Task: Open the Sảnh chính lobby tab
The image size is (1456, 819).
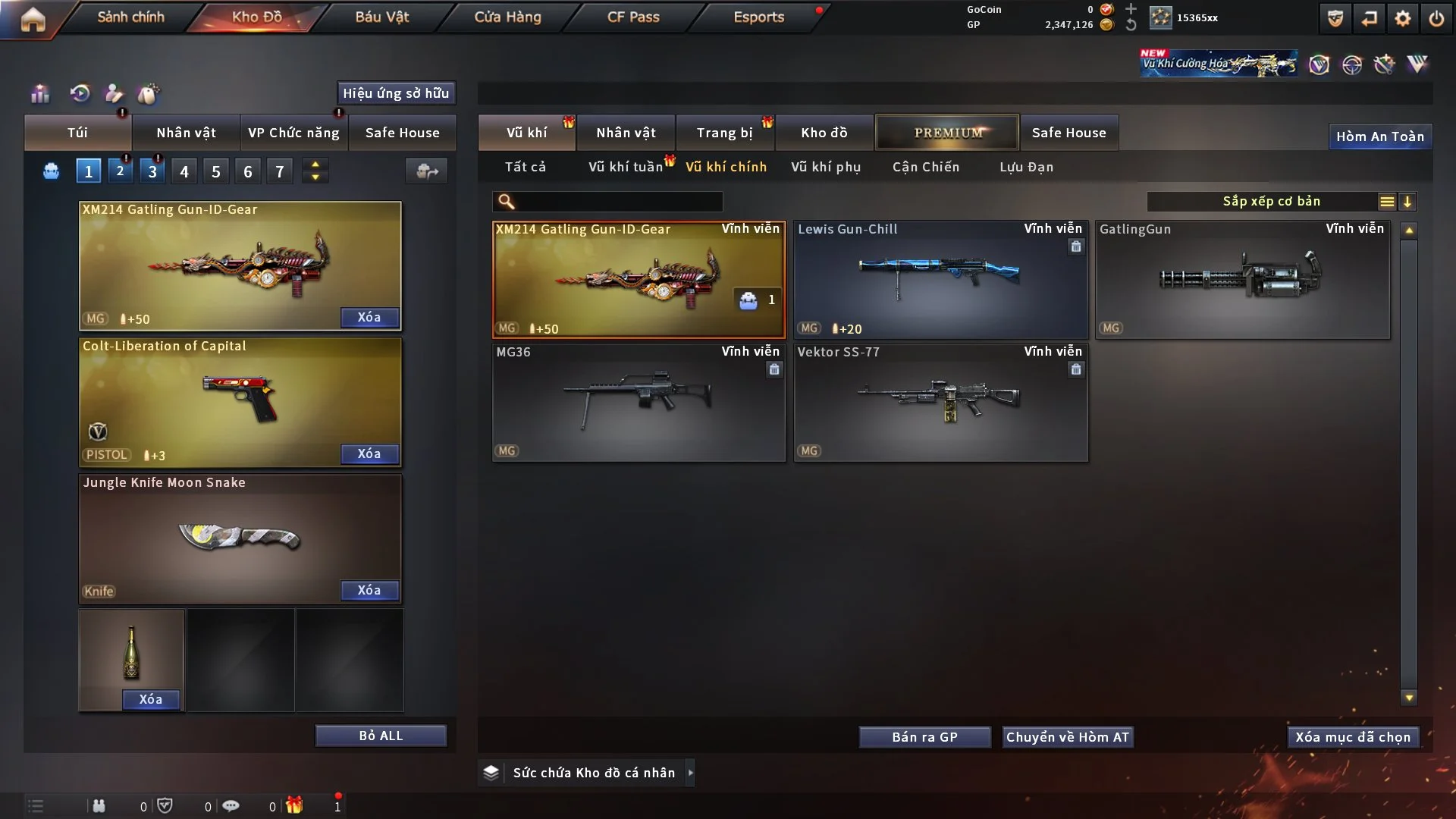Action: 130,17
